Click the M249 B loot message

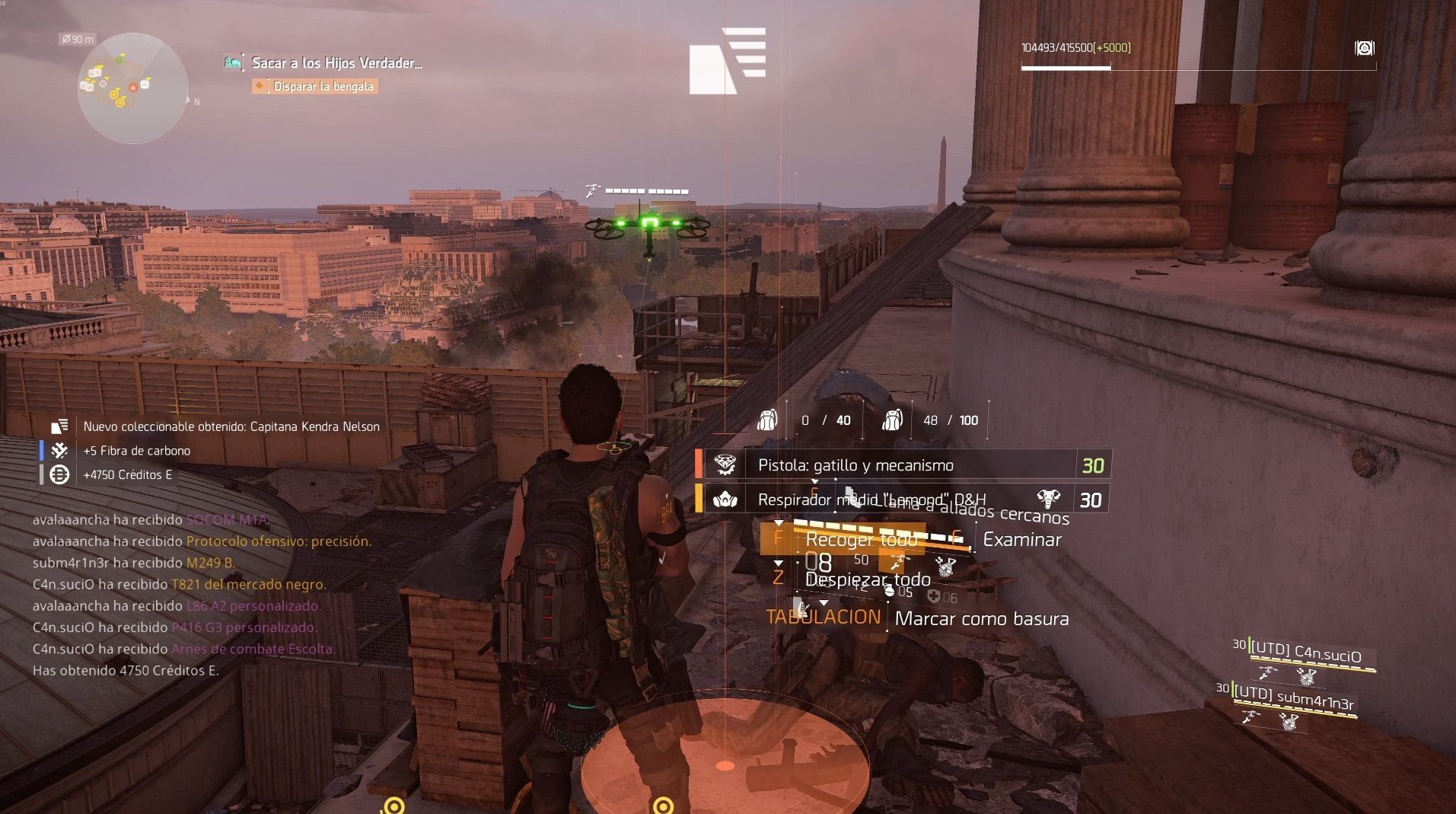[210, 563]
